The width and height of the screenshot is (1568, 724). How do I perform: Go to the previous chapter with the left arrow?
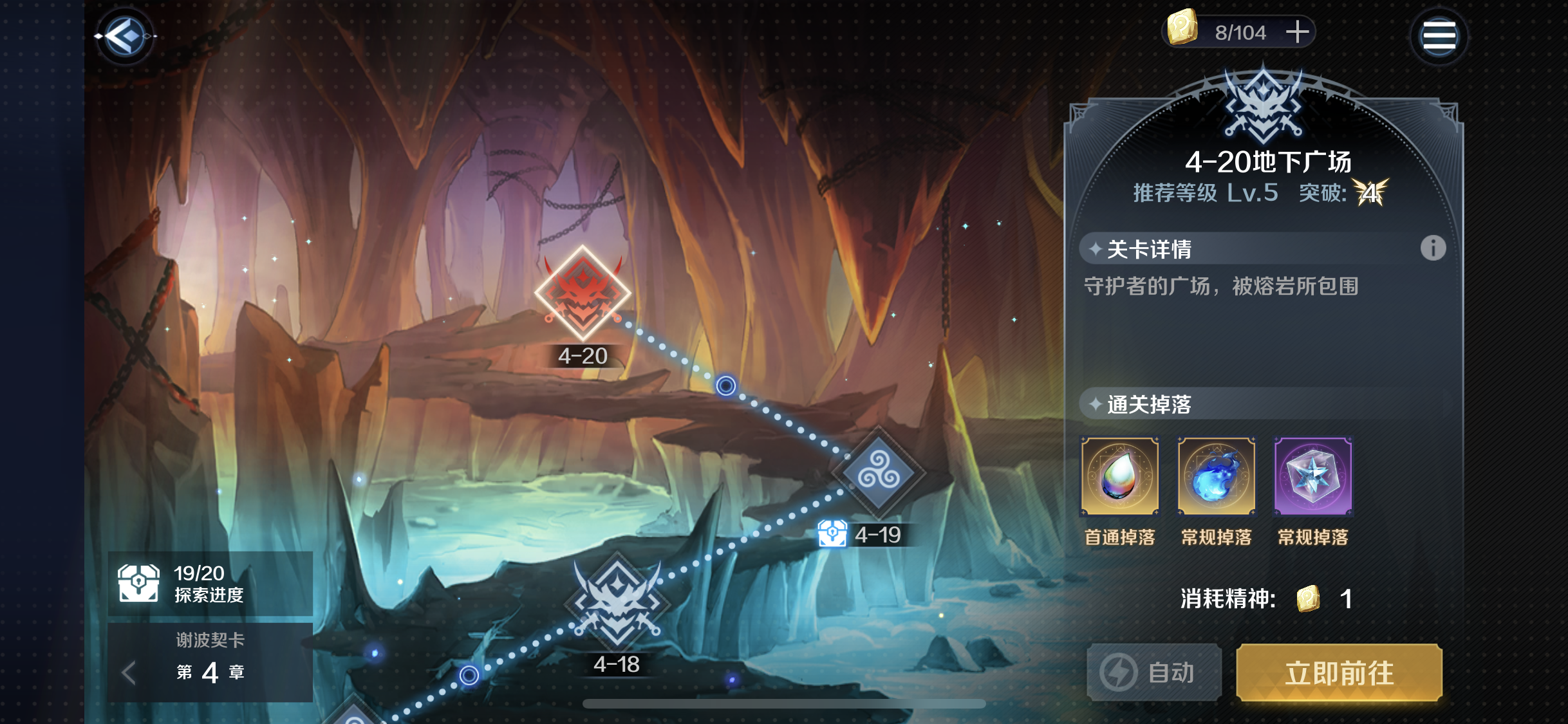point(126,671)
